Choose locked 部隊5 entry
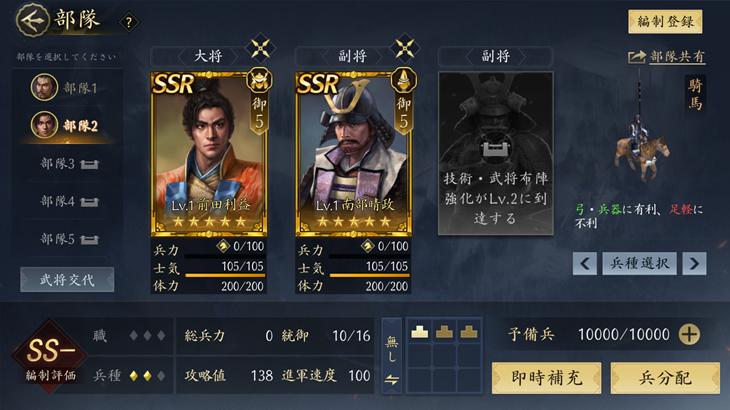 coord(68,239)
